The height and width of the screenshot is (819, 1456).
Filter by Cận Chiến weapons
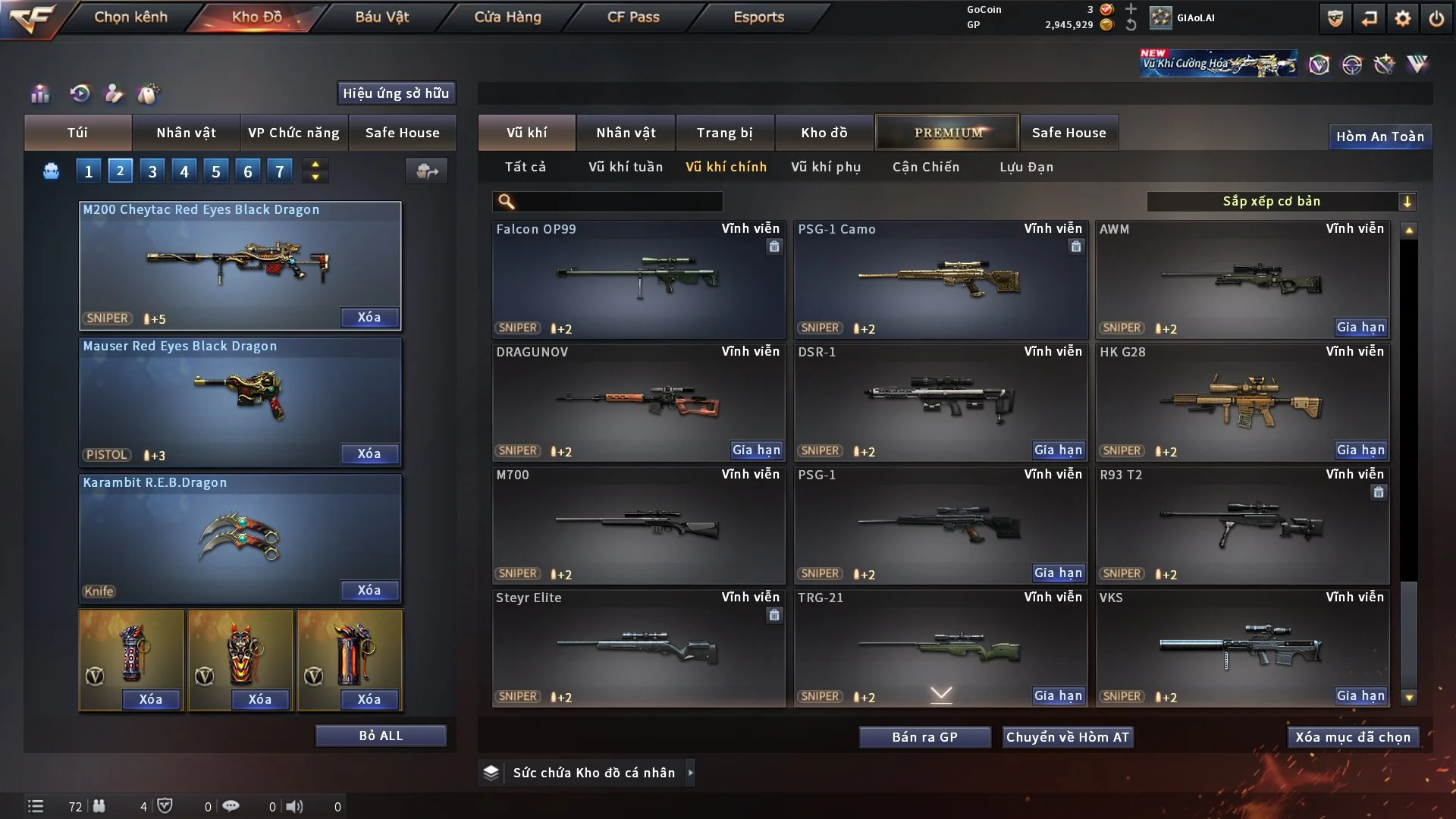[925, 167]
